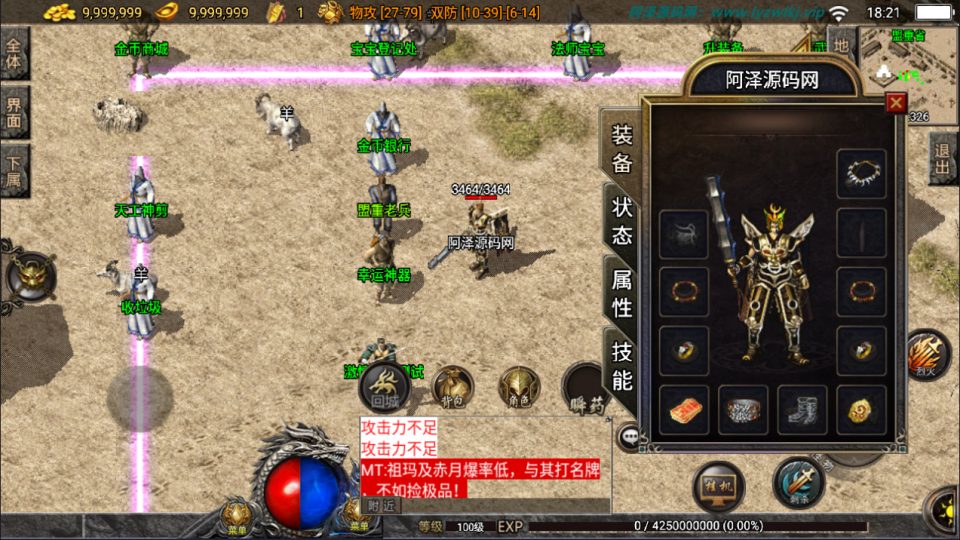Open the 角色 character sheet
This screenshot has width=960, height=540.
click(x=519, y=386)
